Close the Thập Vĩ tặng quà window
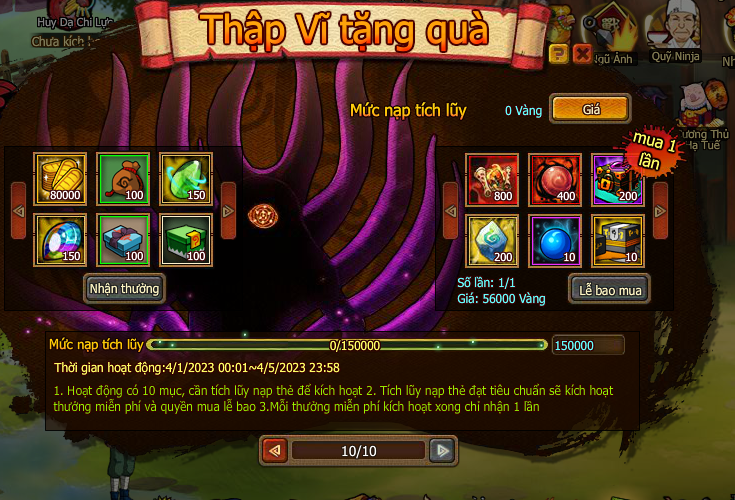The width and height of the screenshot is (735, 500). tap(582, 53)
